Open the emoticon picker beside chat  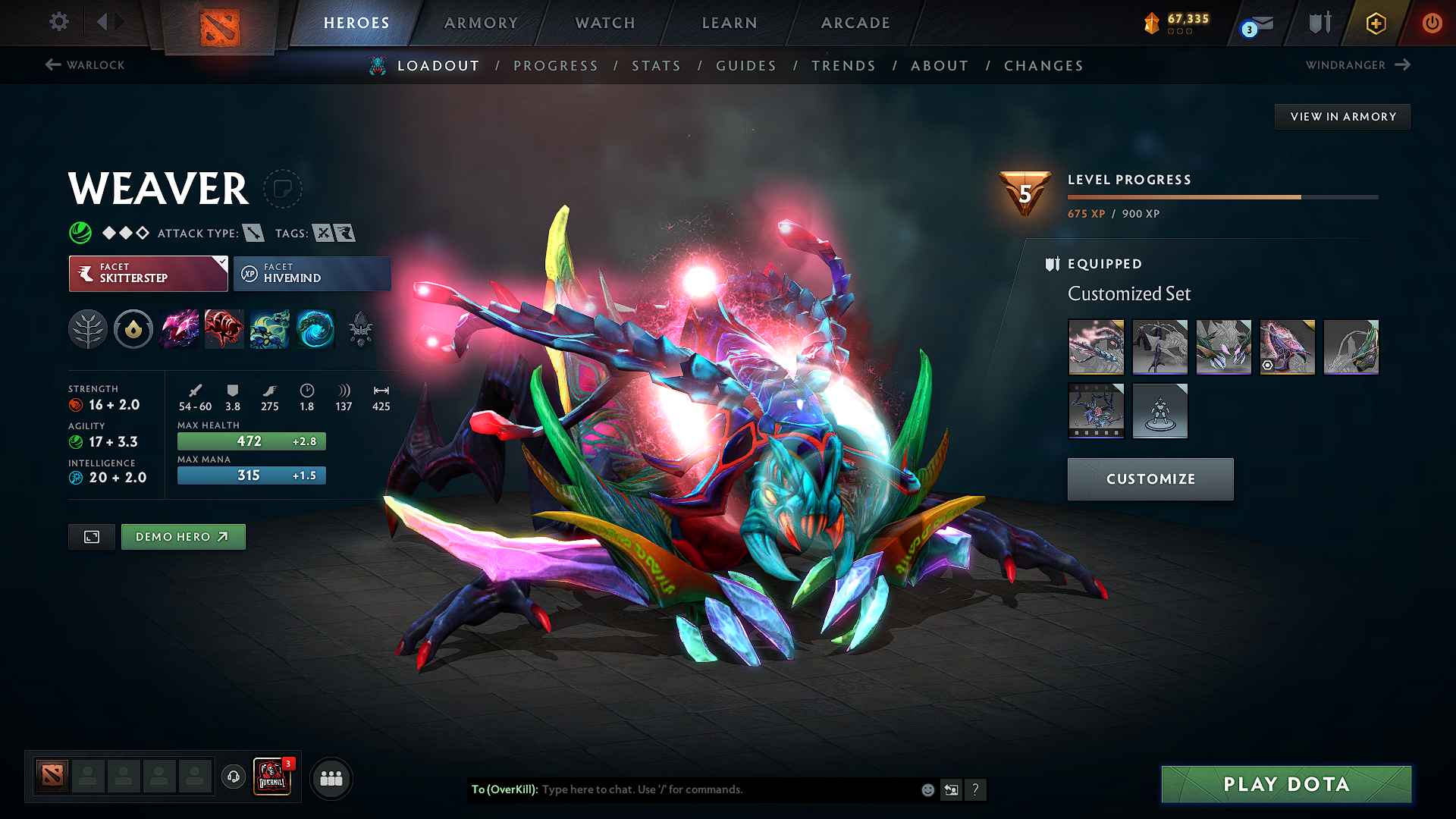(927, 789)
